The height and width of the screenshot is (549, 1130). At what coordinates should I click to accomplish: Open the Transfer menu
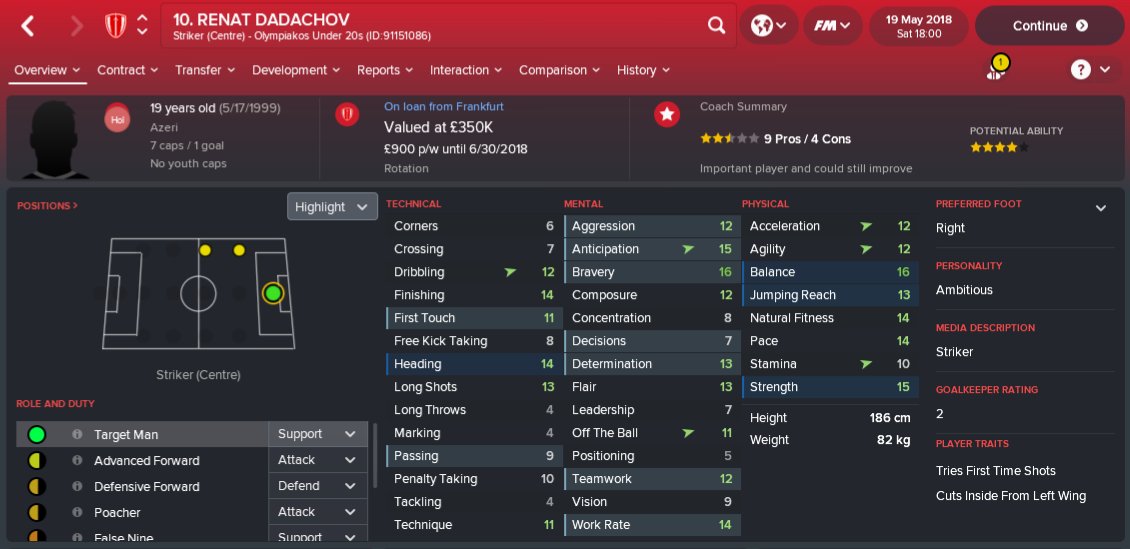pos(204,70)
